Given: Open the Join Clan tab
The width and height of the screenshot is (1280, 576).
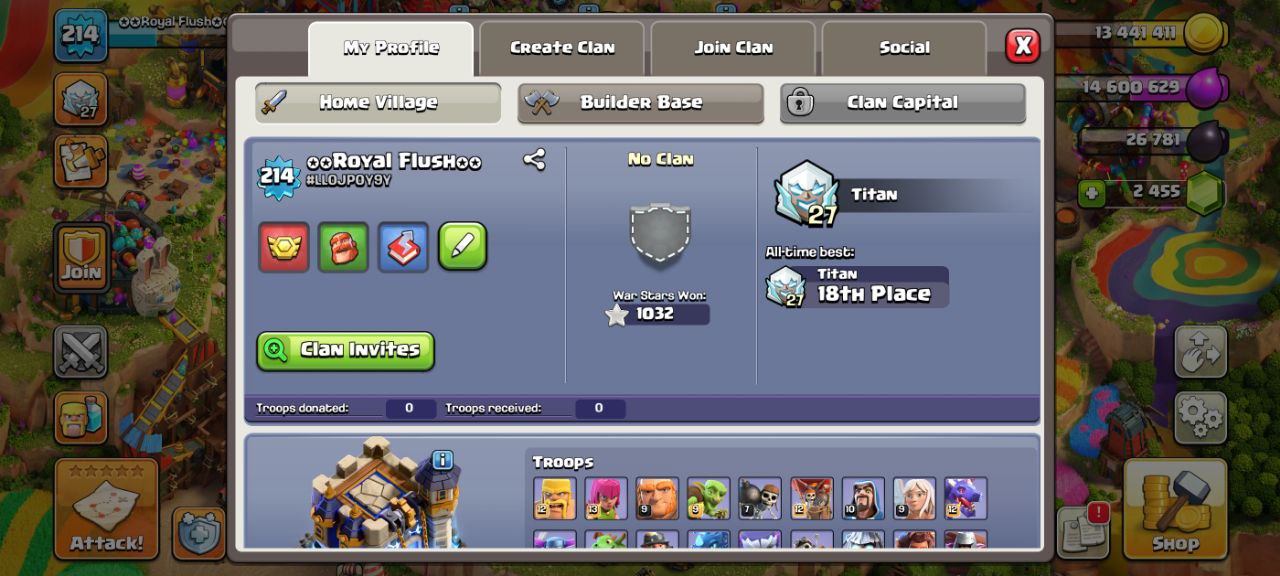Looking at the screenshot, I should pos(733,48).
